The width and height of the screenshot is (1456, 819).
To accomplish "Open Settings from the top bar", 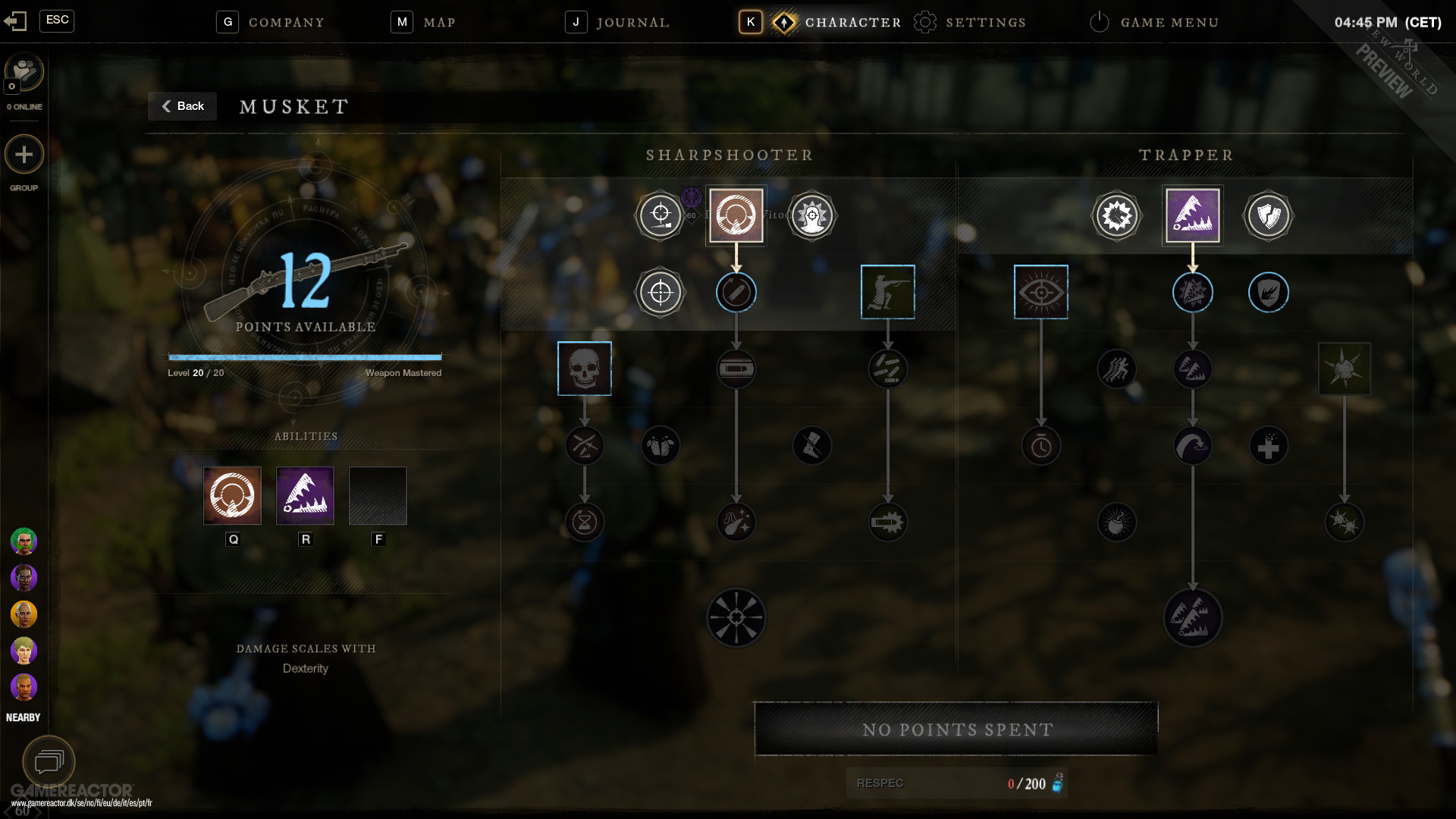I will pos(985,23).
